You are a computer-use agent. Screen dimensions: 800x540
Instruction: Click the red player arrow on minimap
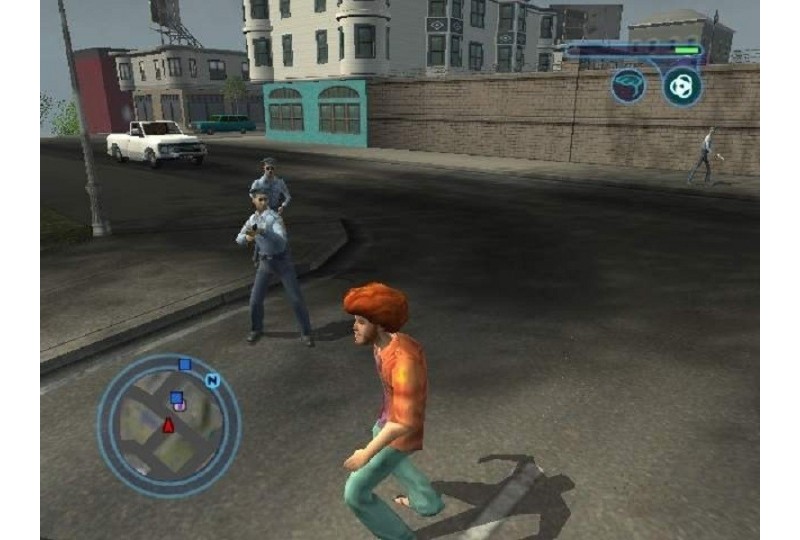click(168, 426)
